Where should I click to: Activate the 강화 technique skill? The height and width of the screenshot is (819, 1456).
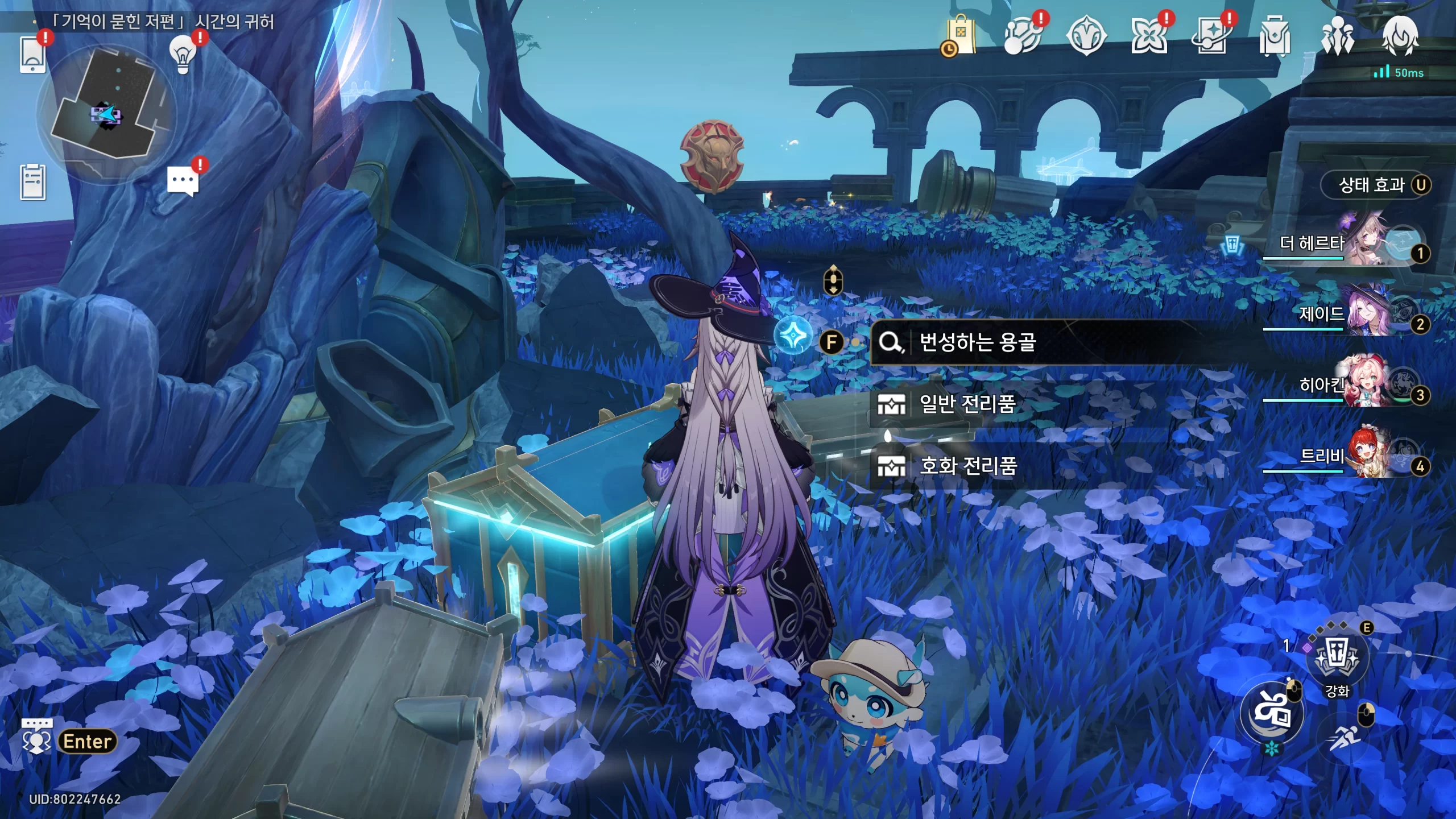pyautogui.click(x=1337, y=658)
